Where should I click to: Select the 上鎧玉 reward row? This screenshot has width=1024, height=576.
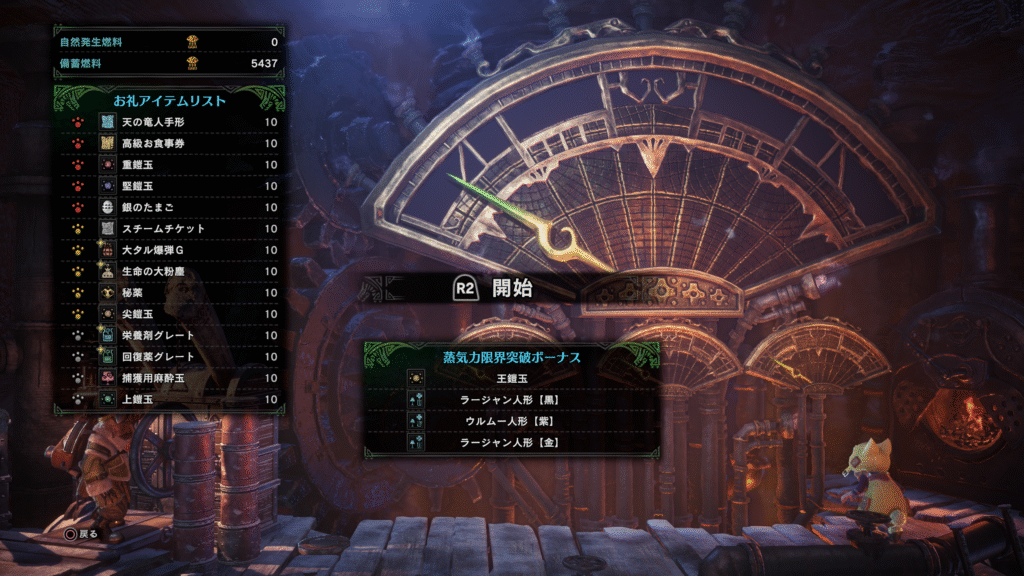coord(168,399)
